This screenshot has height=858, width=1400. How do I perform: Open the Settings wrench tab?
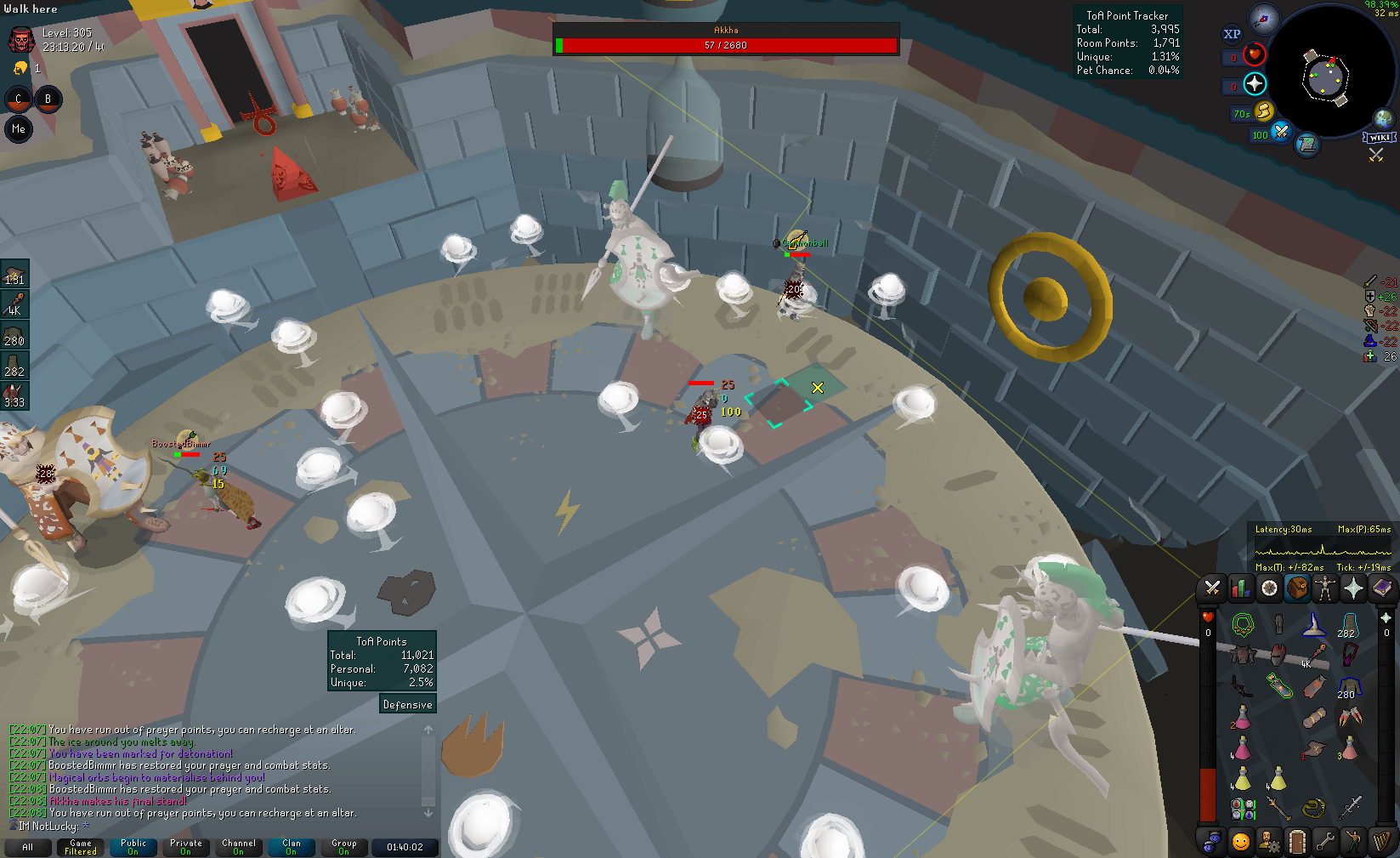click(1325, 842)
